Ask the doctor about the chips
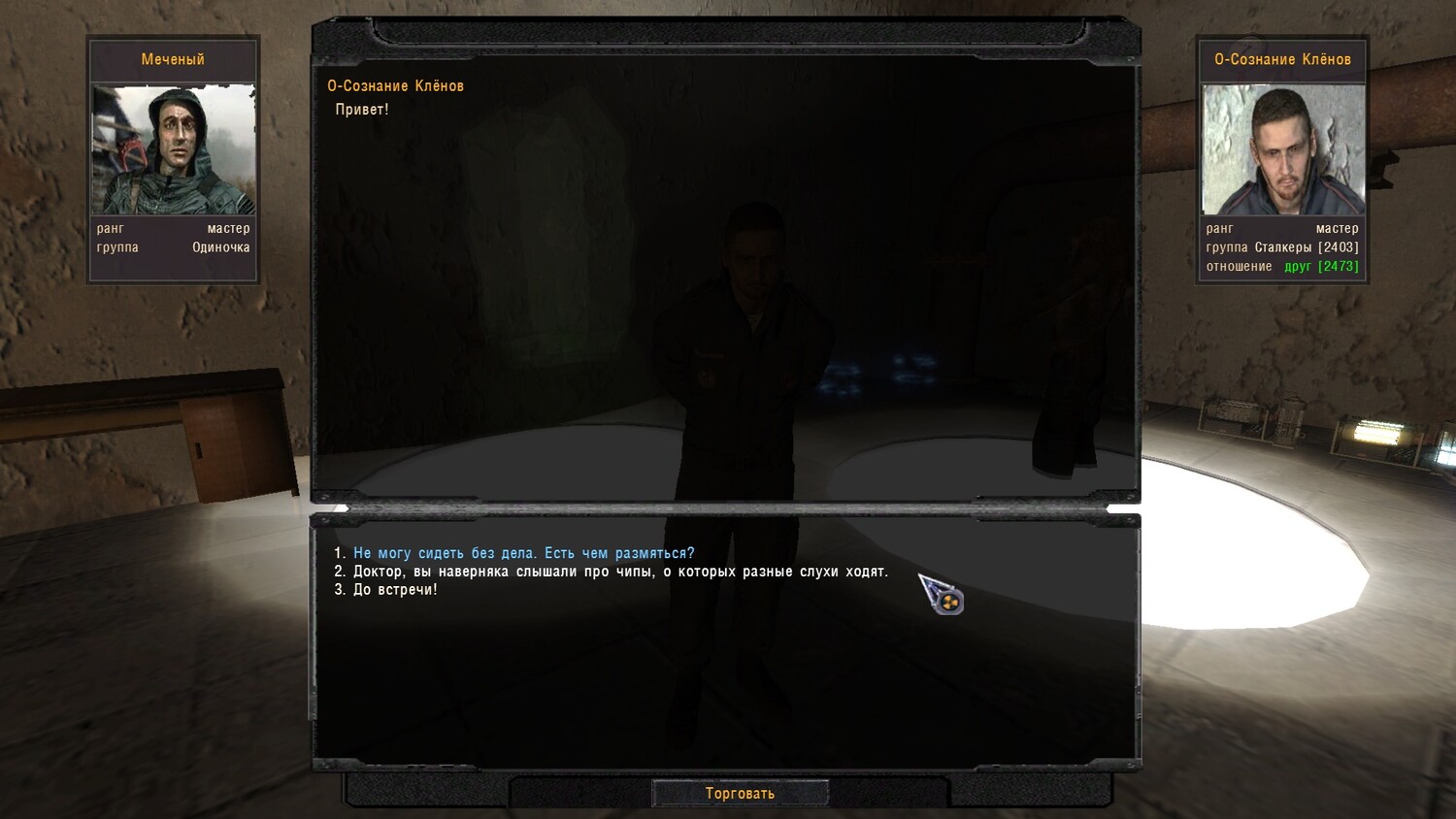 point(619,572)
